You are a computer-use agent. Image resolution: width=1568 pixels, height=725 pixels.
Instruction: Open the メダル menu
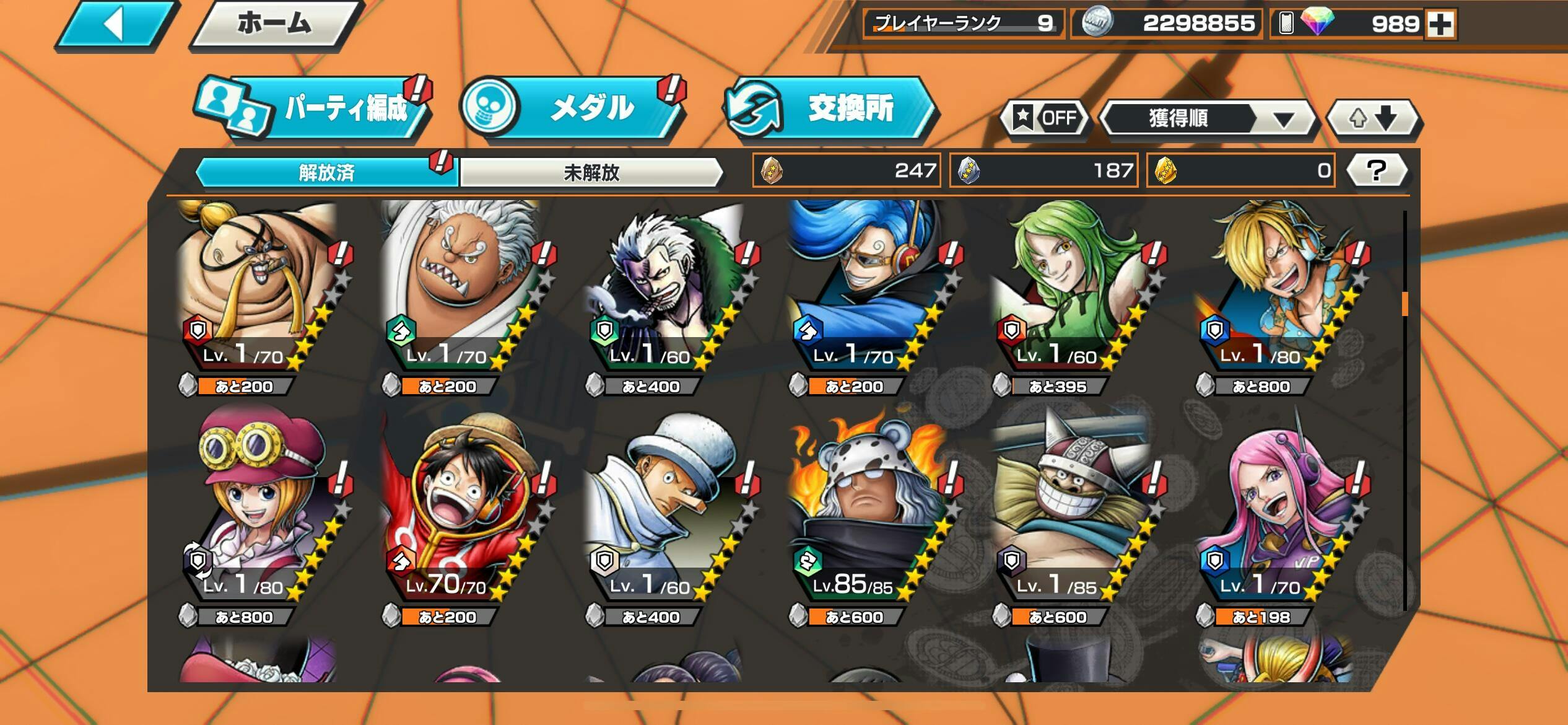(x=573, y=109)
